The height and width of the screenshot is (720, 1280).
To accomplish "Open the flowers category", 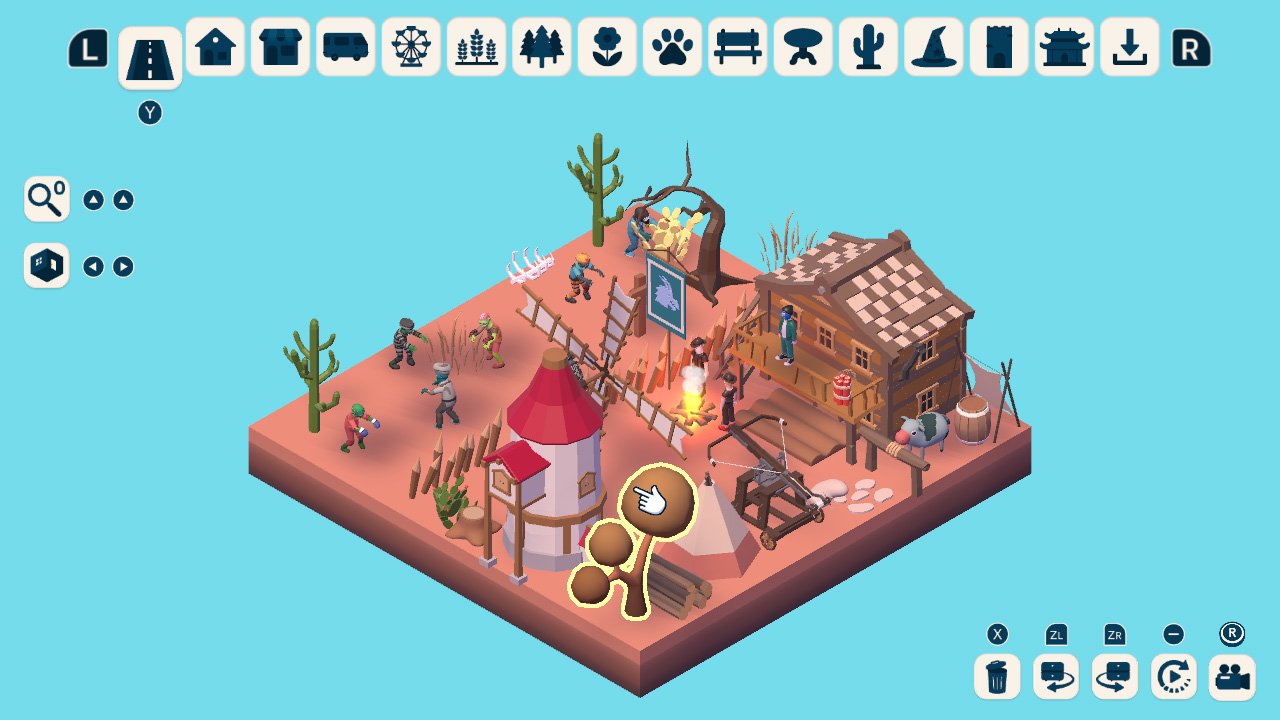I will tap(606, 46).
